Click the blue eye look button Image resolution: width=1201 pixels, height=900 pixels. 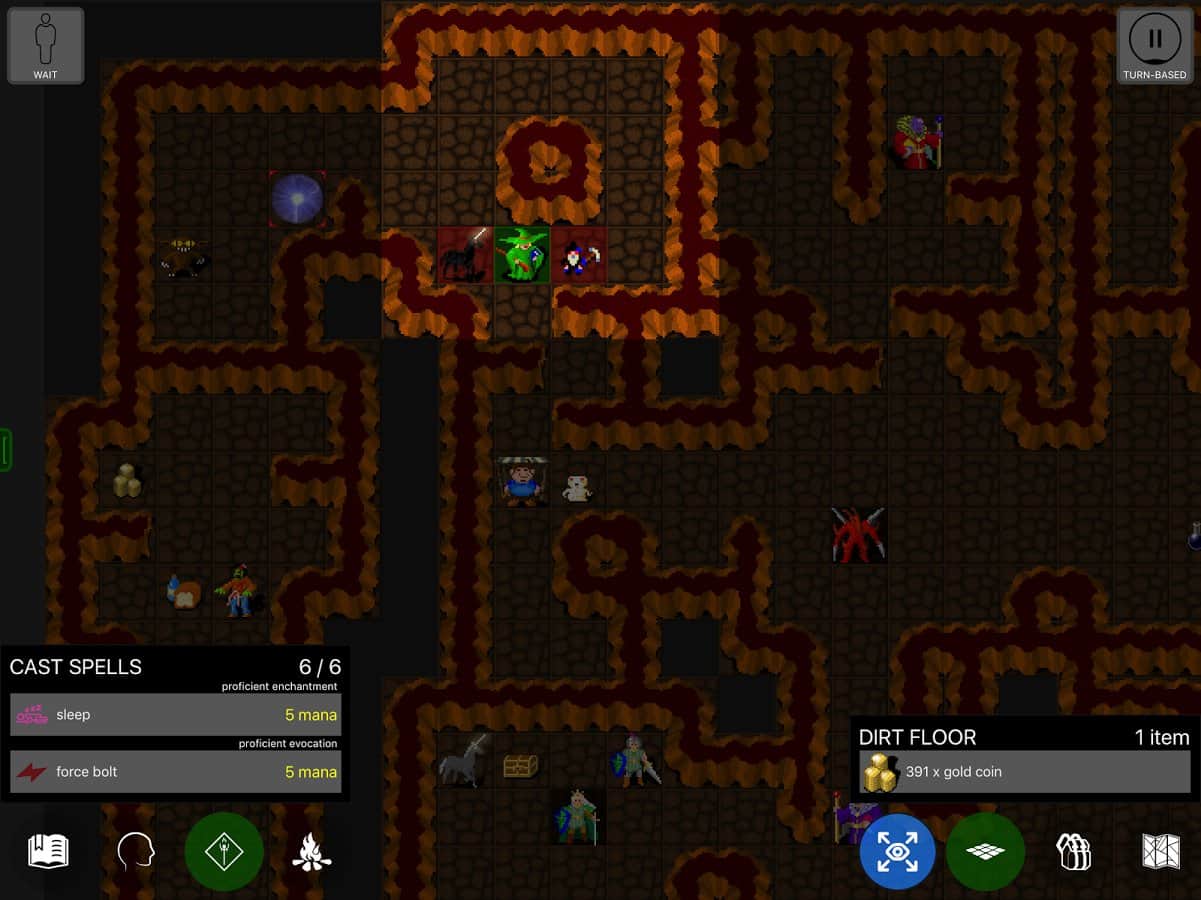click(897, 852)
